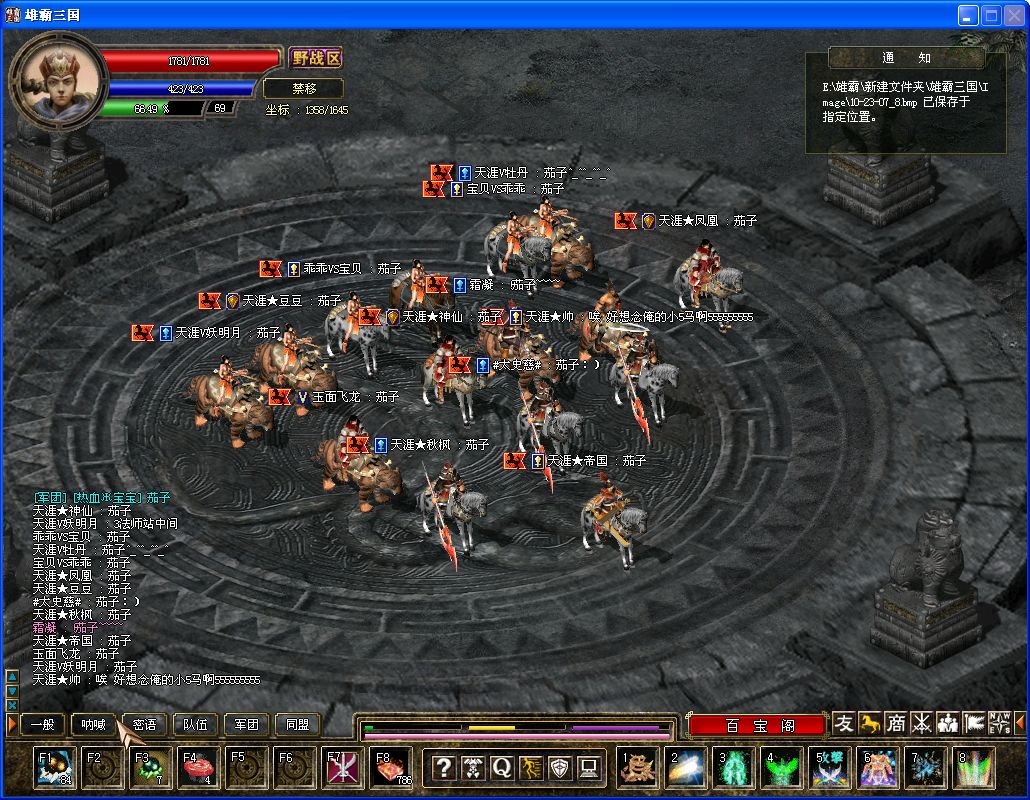Click the question mark help button
This screenshot has width=1030, height=800.
click(443, 768)
